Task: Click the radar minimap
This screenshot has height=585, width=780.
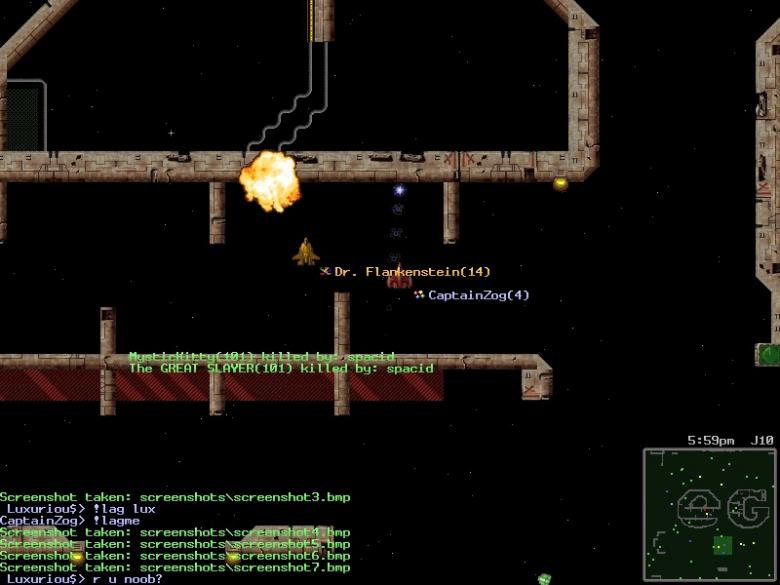Action: coord(709,514)
